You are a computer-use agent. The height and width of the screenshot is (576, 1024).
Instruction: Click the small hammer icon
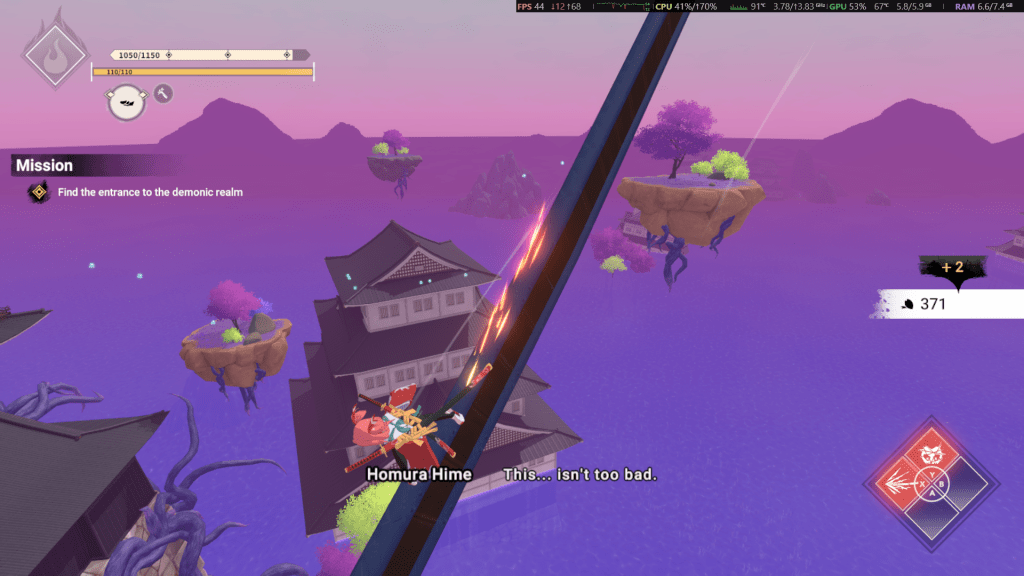pyautogui.click(x=163, y=93)
